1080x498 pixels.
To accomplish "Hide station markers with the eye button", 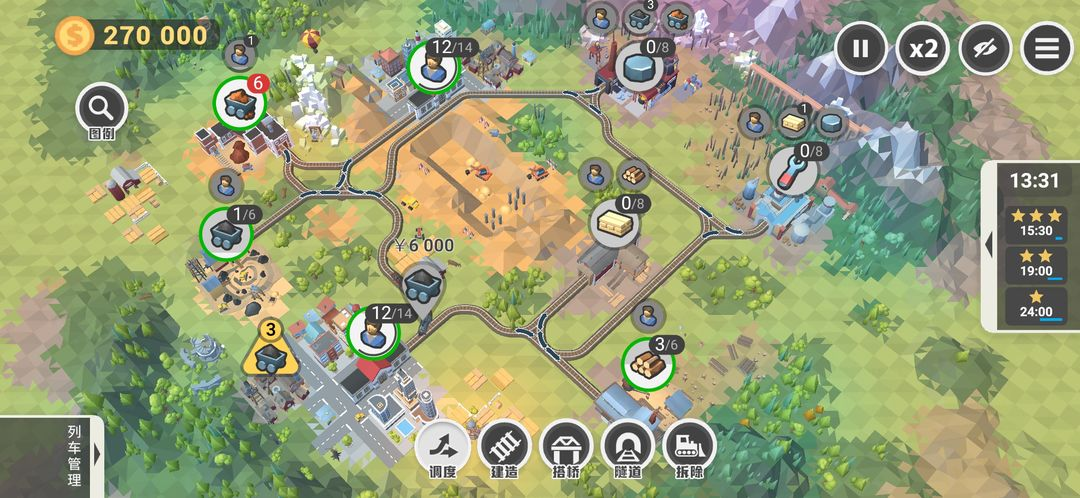I will [985, 48].
